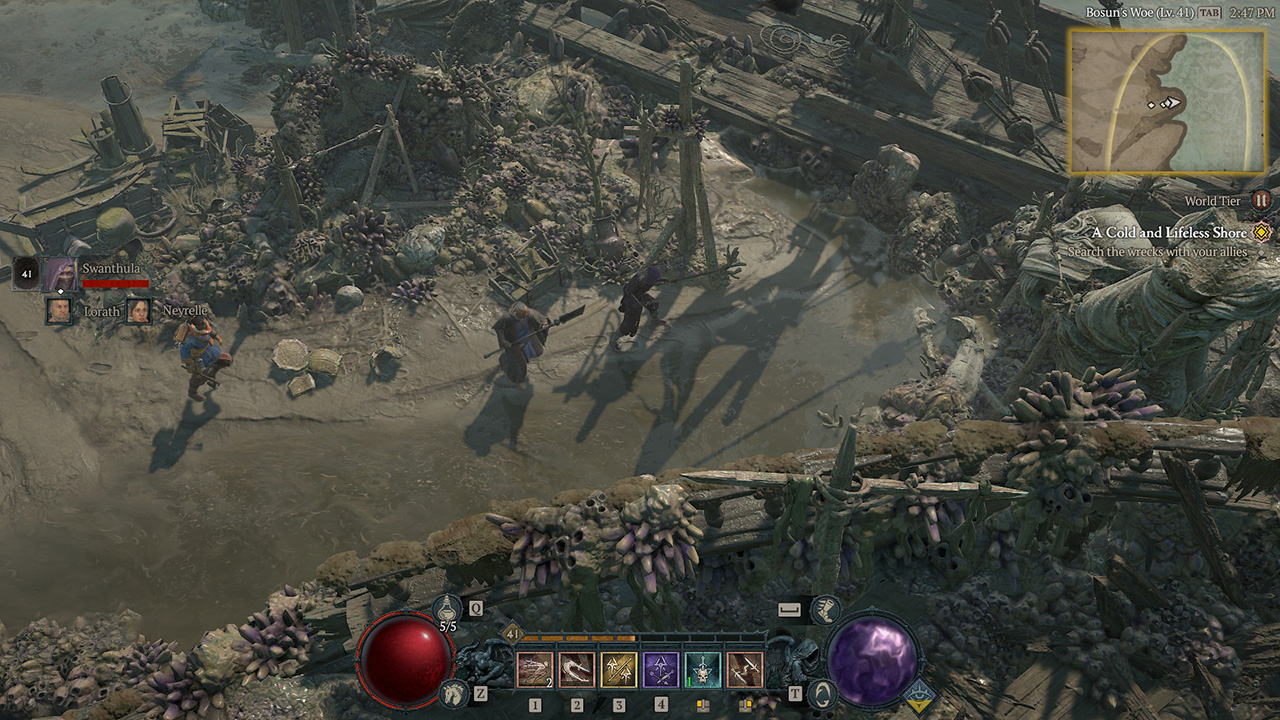Activate the barrage arrows skill in slot 1
Screen dimensions: 1280x720
(535, 669)
